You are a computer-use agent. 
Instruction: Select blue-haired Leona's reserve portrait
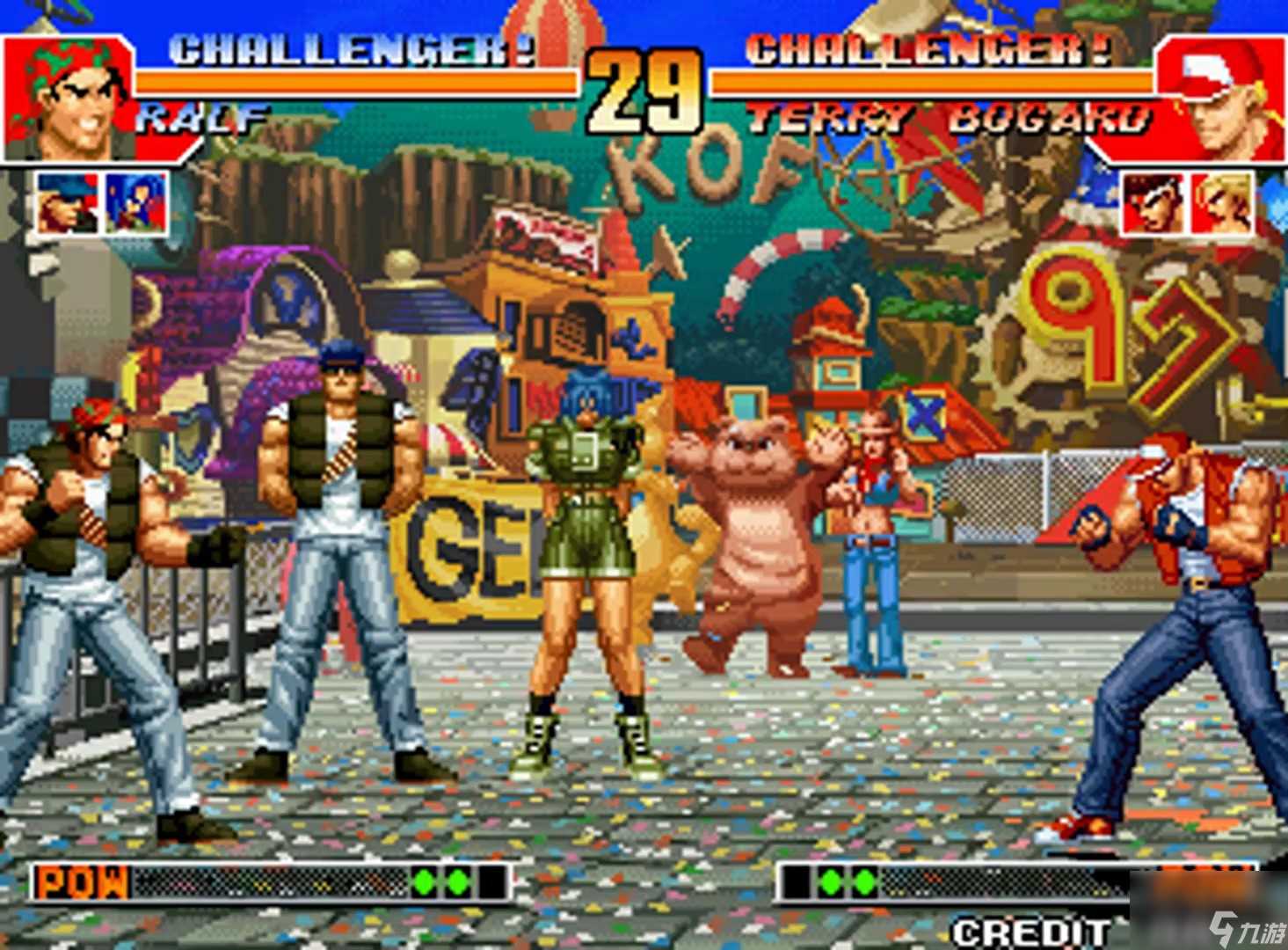click(136, 204)
